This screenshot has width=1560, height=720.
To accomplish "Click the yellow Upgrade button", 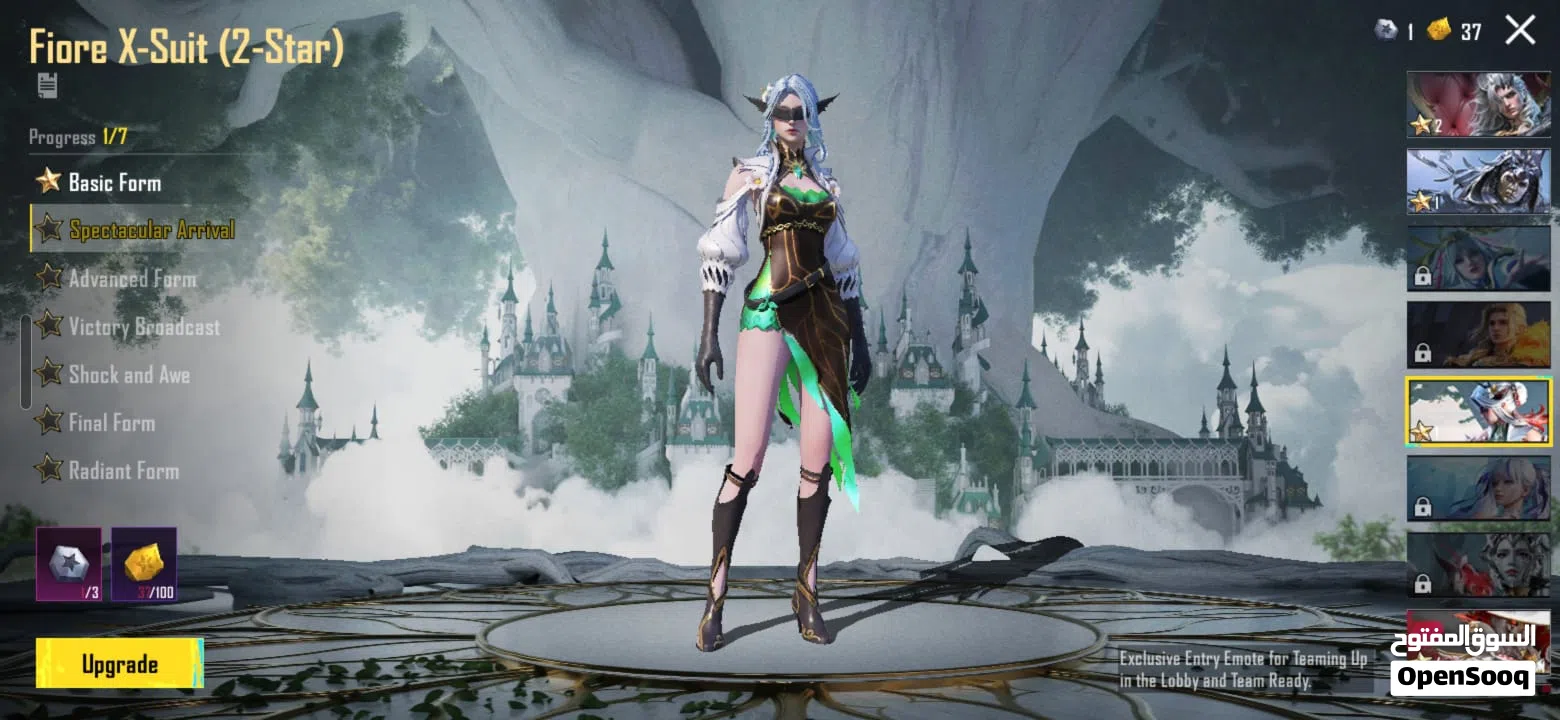I will 119,664.
